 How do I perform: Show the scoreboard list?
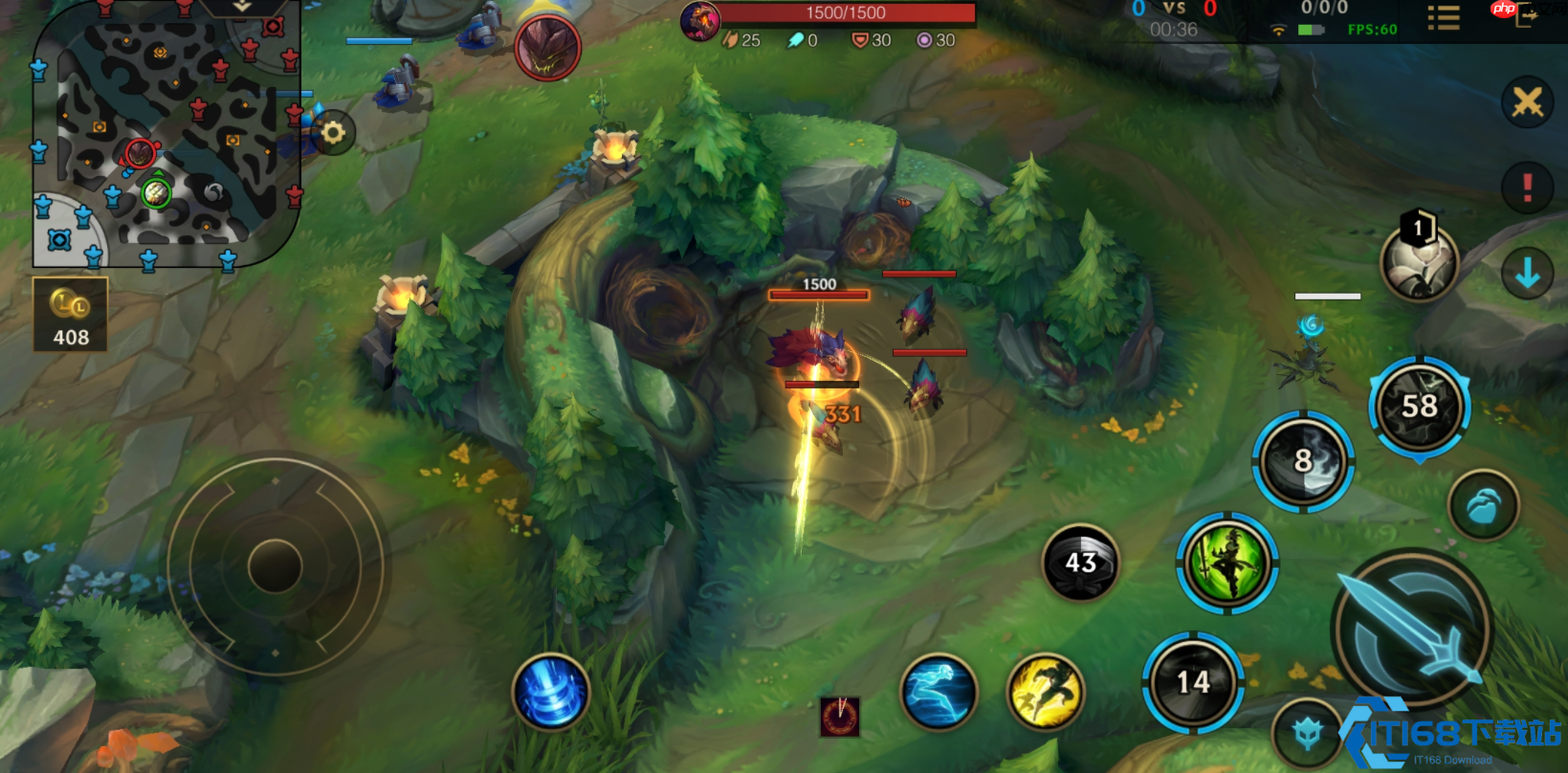[x=1443, y=19]
